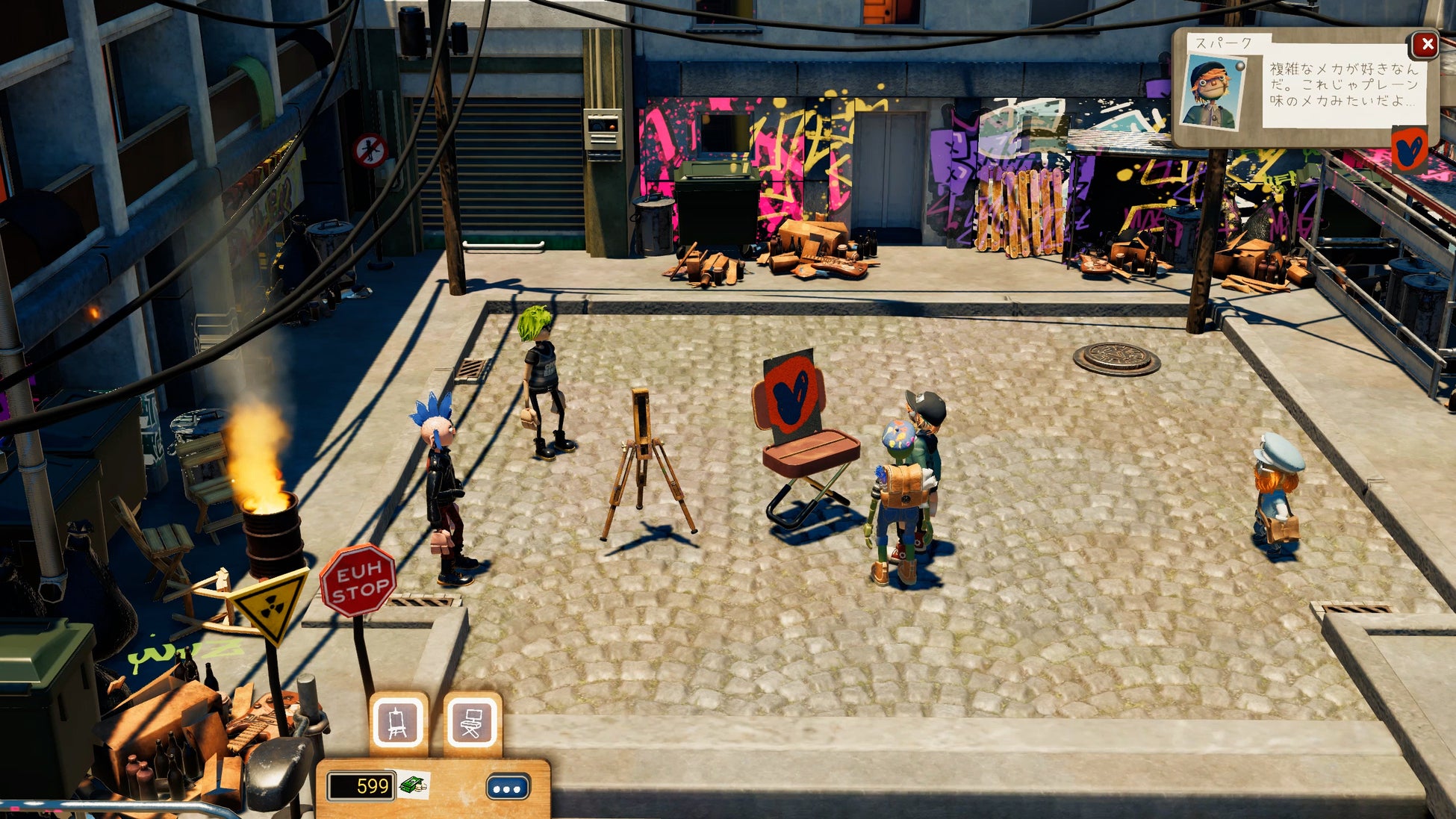This screenshot has width=1456, height=819.
Task: Click the blue heart painting icon
Action: 1410,150
